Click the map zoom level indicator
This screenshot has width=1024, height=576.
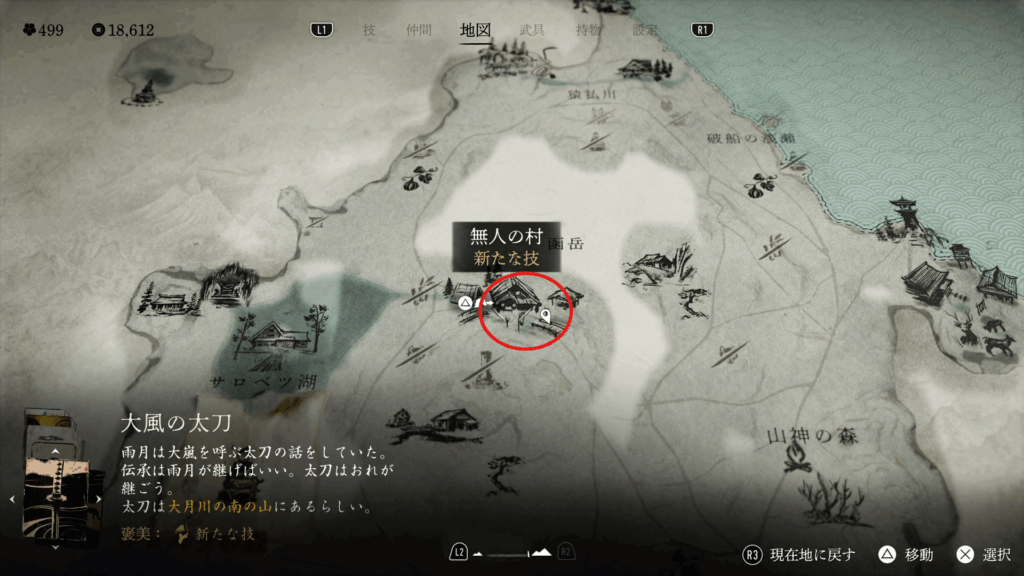tap(512, 552)
